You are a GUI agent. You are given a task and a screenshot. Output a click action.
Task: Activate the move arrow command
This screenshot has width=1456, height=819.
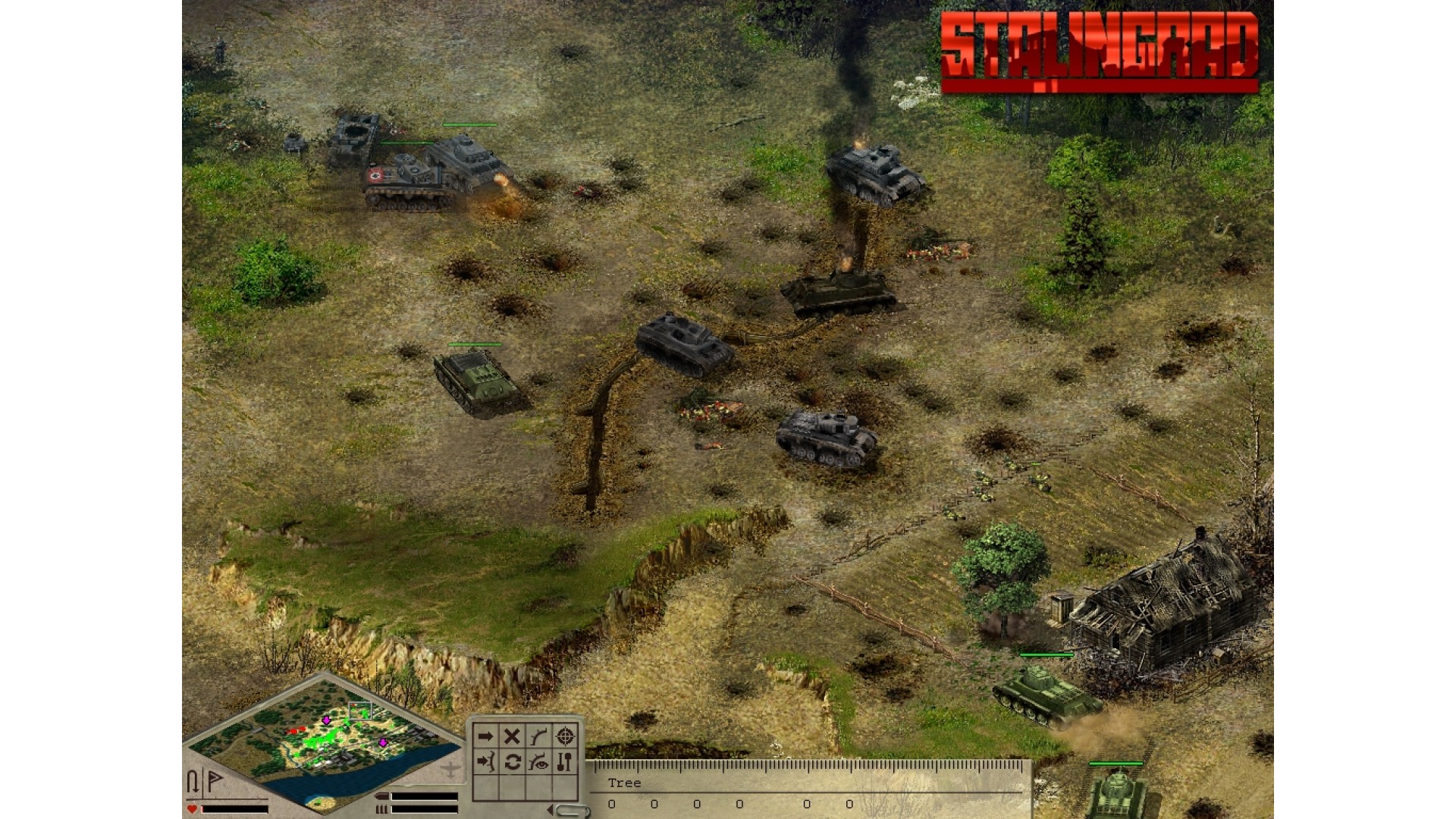pos(485,736)
